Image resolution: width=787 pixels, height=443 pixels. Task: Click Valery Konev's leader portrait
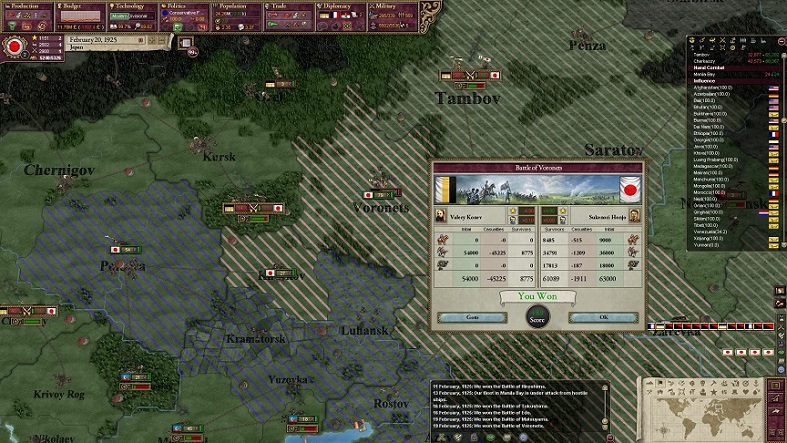click(x=442, y=215)
